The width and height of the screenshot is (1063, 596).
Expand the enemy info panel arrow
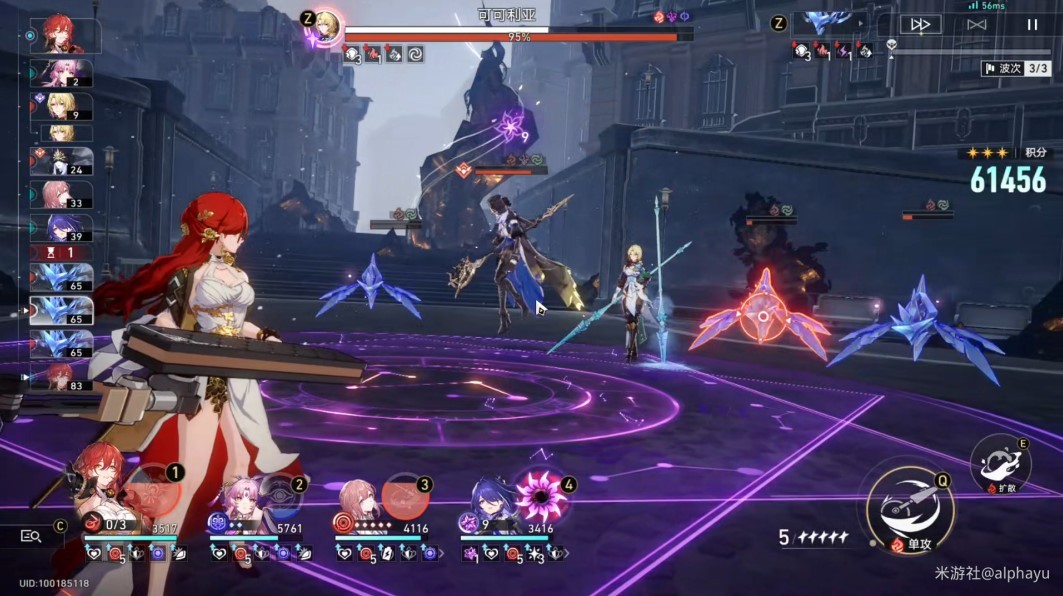point(858,22)
